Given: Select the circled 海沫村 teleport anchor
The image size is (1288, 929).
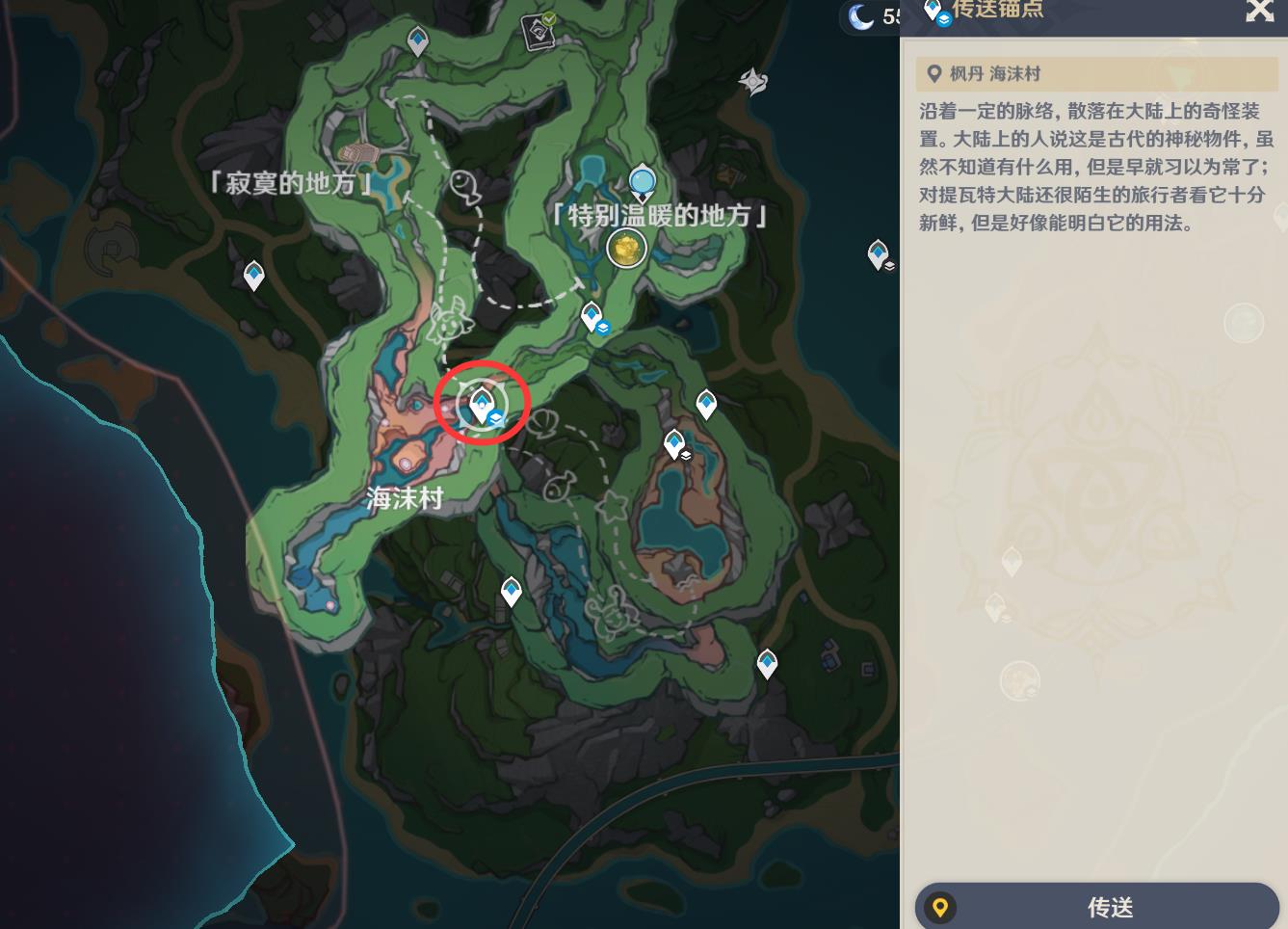Looking at the screenshot, I should coord(482,405).
